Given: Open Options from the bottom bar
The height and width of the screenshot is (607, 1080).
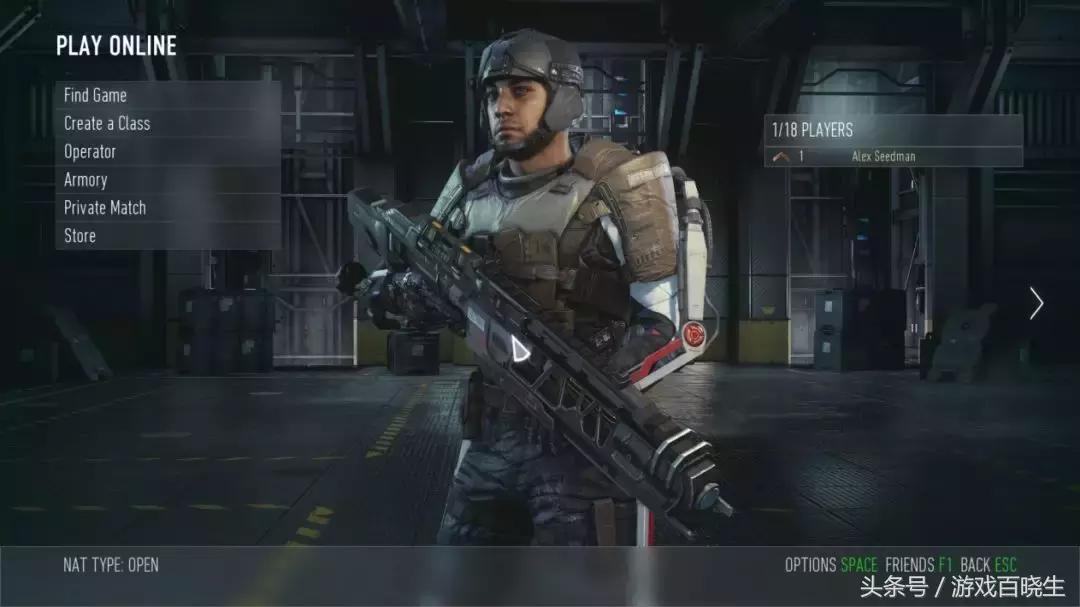Looking at the screenshot, I should pyautogui.click(x=829, y=565).
